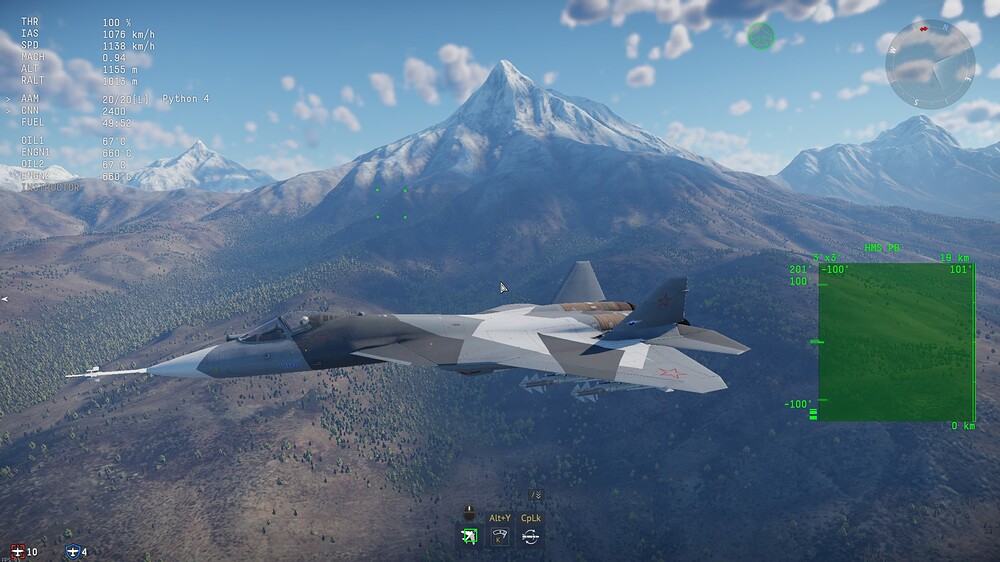Select the red enemy team aircraft icon
Viewport: 1000px width, 562px height.
coord(17,552)
